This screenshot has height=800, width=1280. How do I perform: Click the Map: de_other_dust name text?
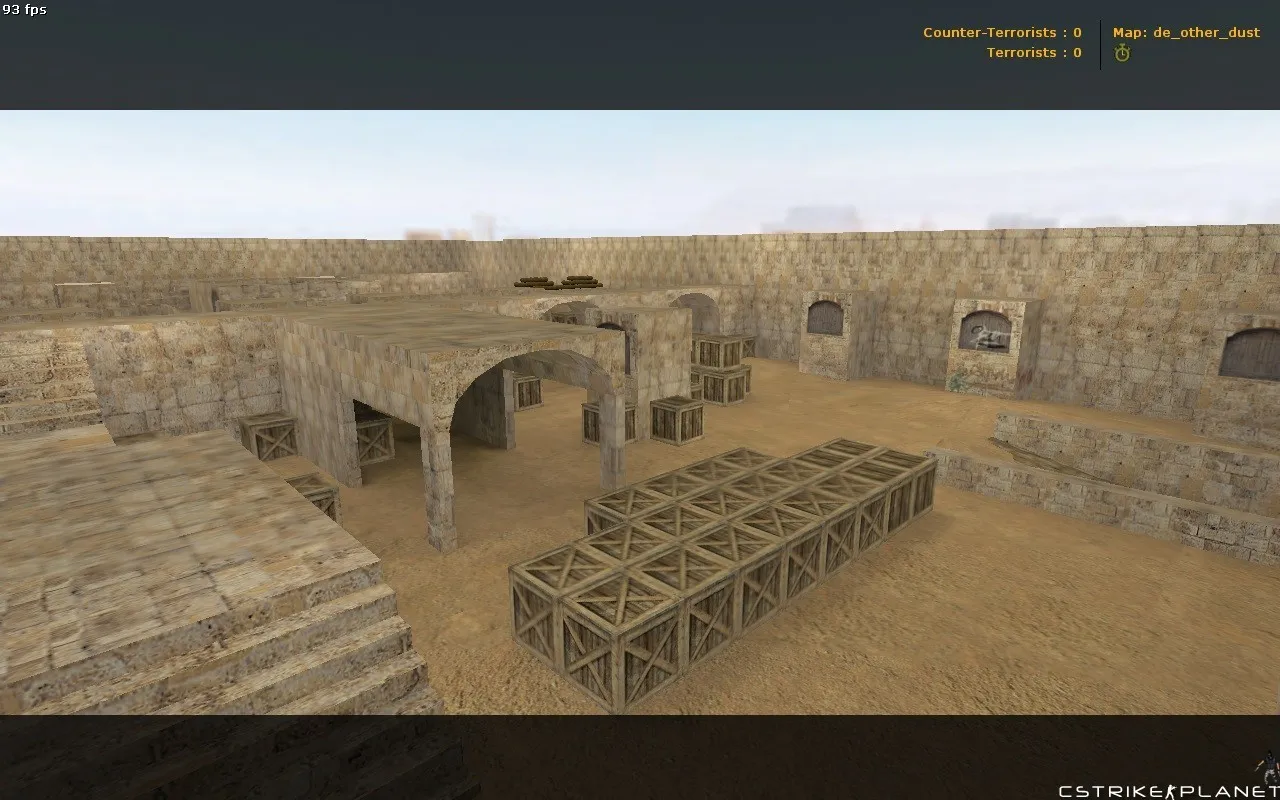[x=1185, y=31]
